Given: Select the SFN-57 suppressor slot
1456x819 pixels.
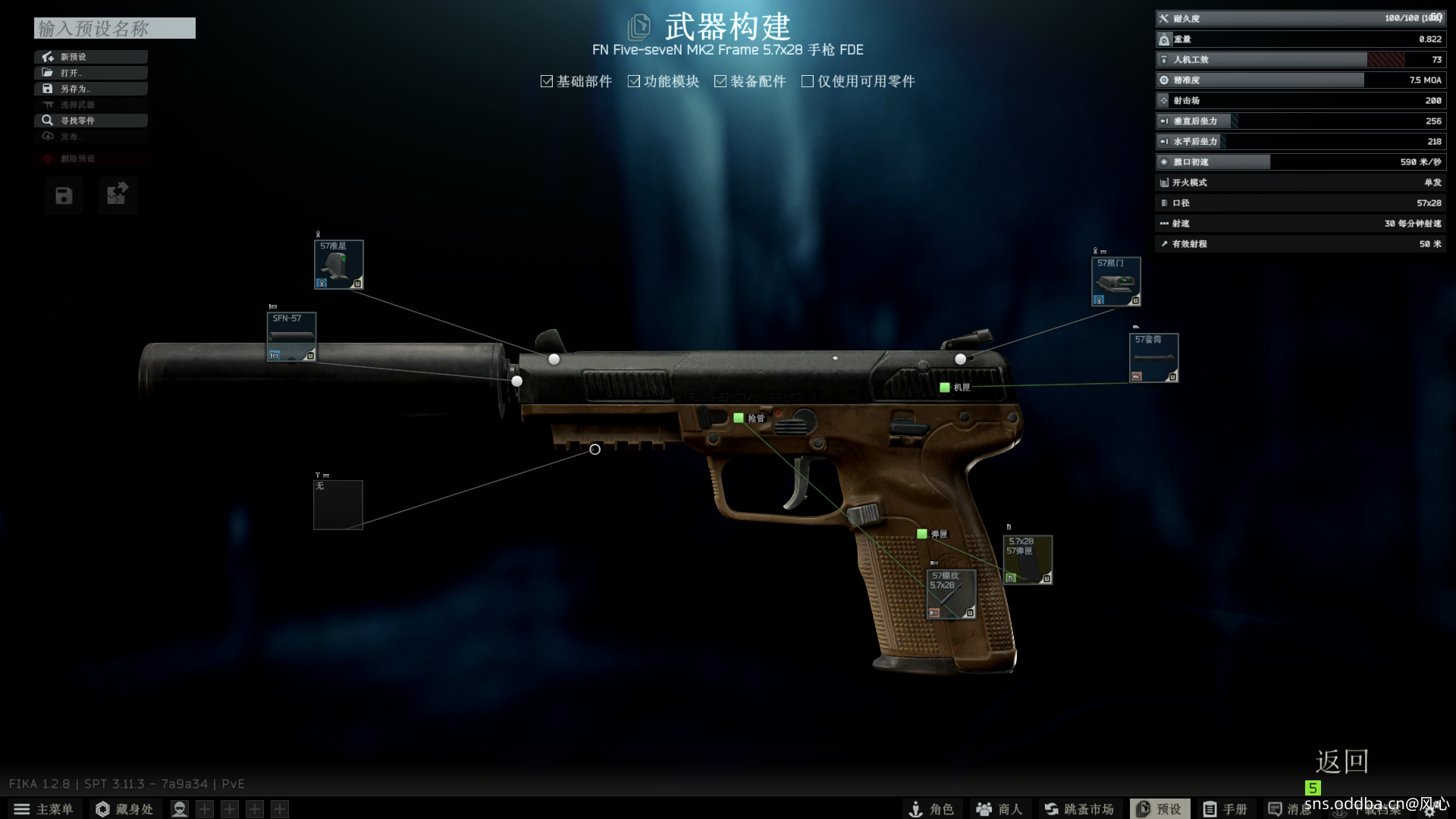Looking at the screenshot, I should coord(291,337).
